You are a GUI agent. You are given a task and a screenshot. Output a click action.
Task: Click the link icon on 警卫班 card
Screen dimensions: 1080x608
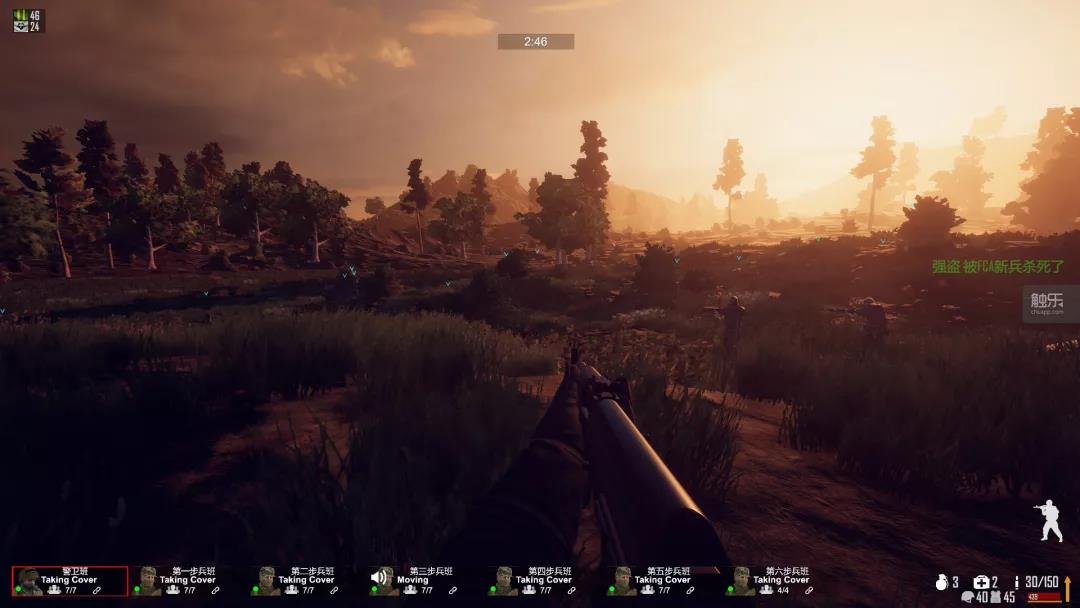97,591
